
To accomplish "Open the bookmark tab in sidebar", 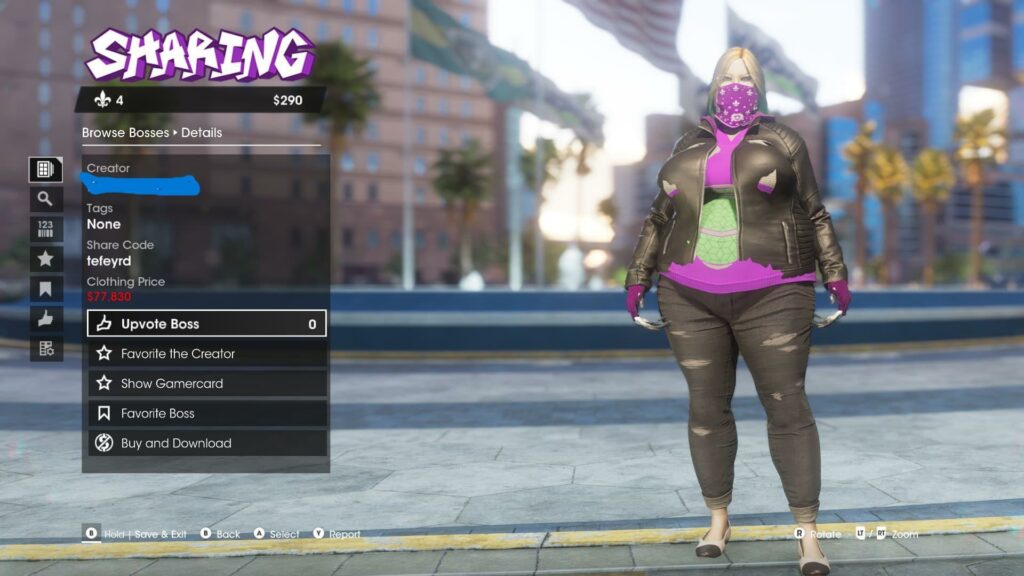I will 45,289.
